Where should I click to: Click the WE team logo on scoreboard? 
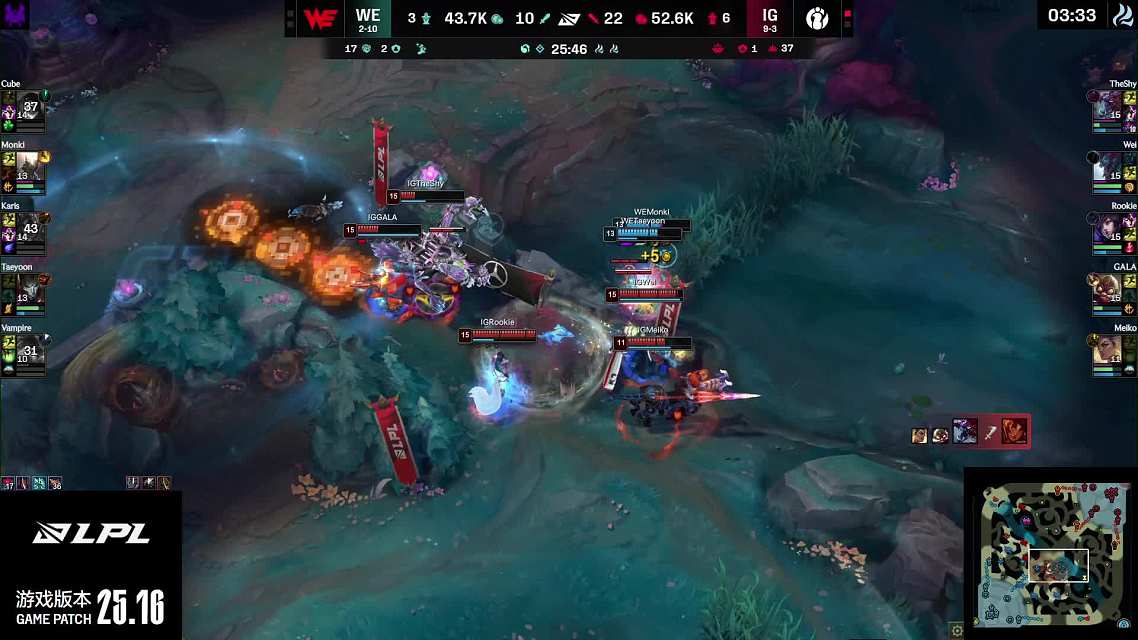[319, 19]
